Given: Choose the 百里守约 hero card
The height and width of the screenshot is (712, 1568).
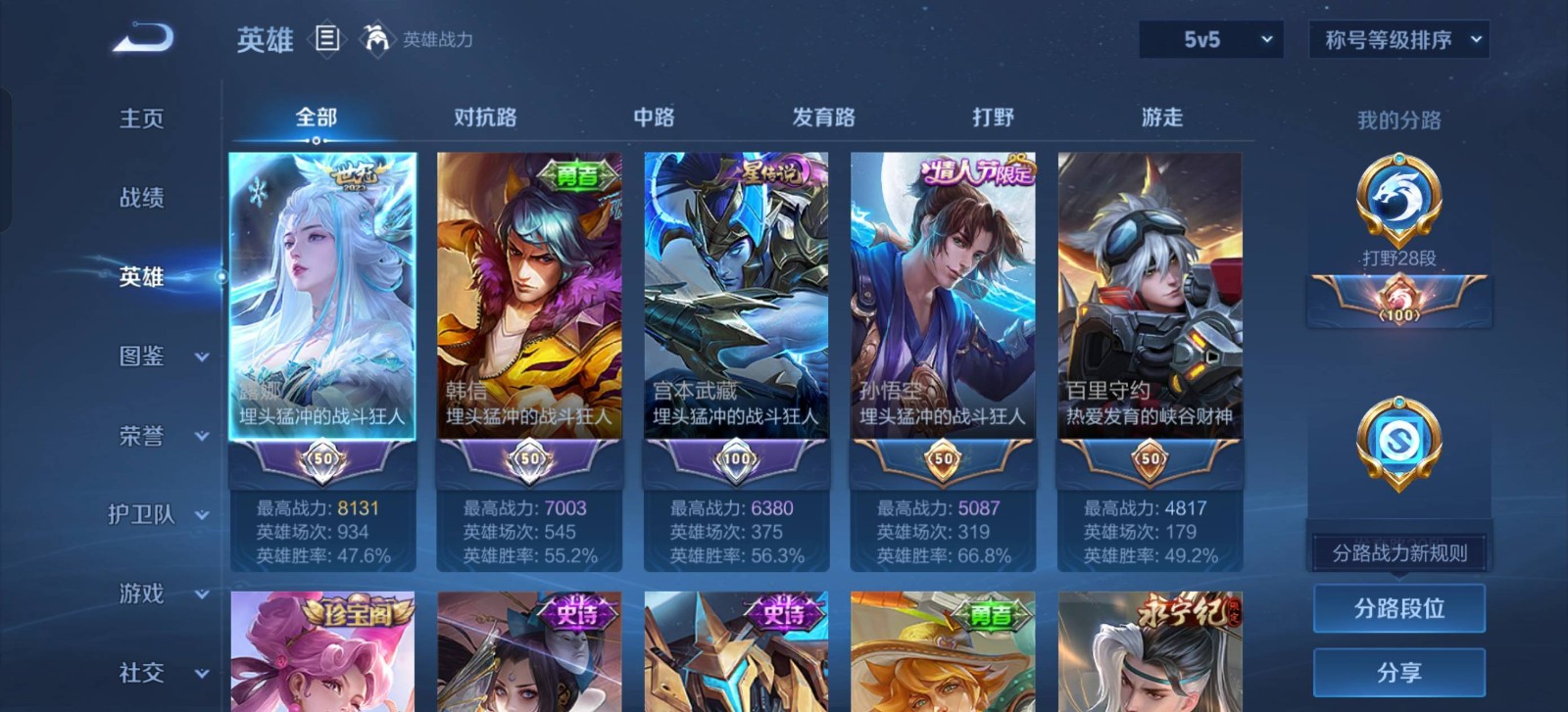Looking at the screenshot, I should (x=1150, y=294).
